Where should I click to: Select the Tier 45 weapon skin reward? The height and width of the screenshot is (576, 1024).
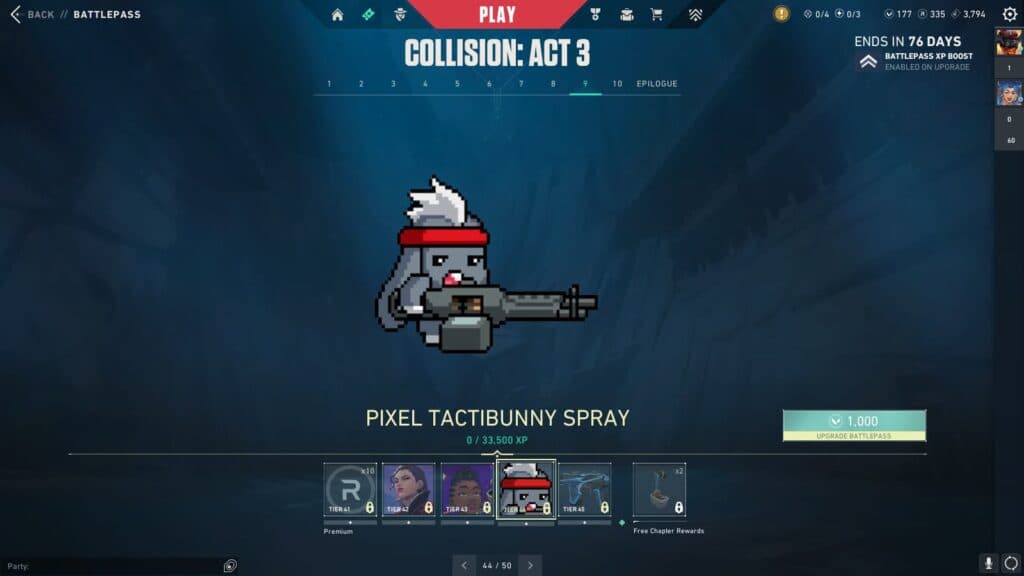584,489
